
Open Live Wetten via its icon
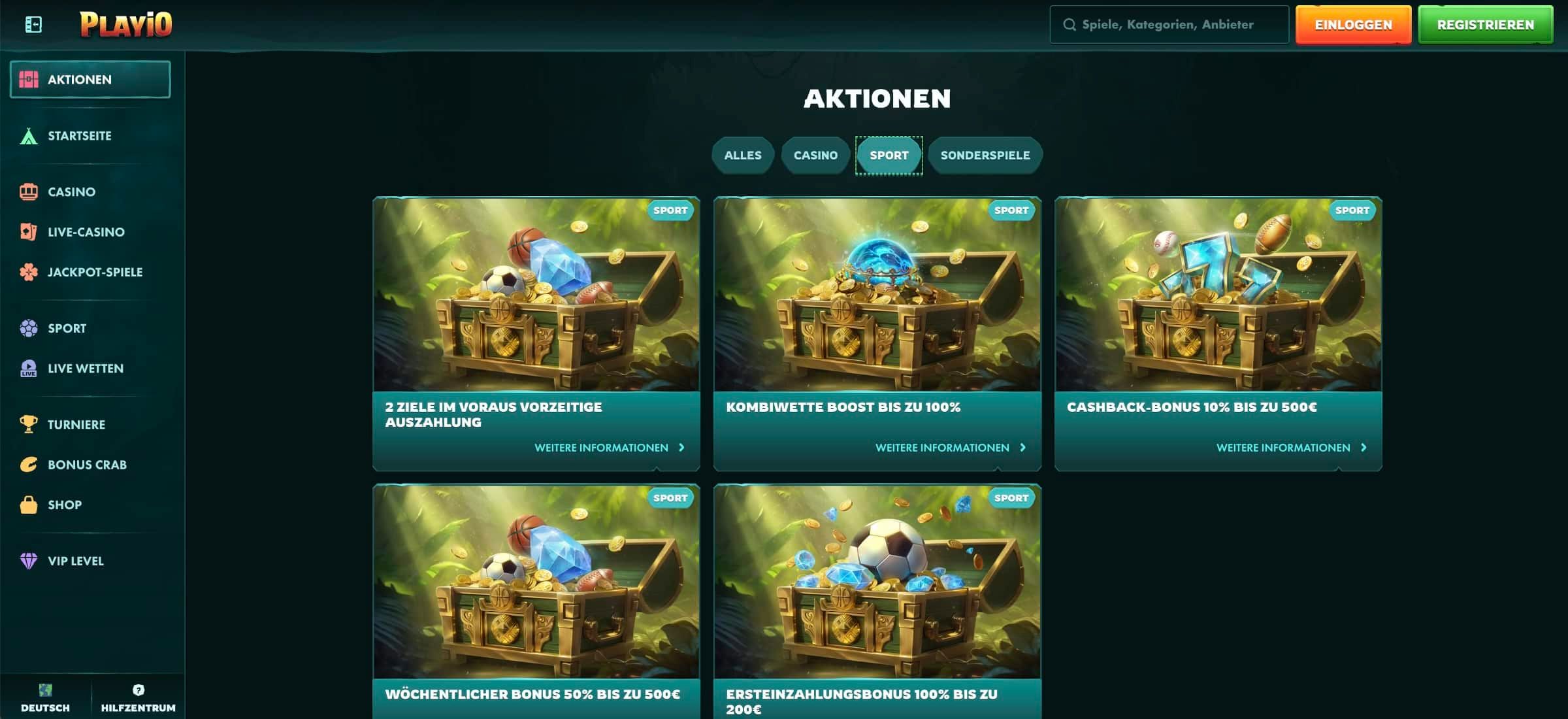[x=29, y=368]
